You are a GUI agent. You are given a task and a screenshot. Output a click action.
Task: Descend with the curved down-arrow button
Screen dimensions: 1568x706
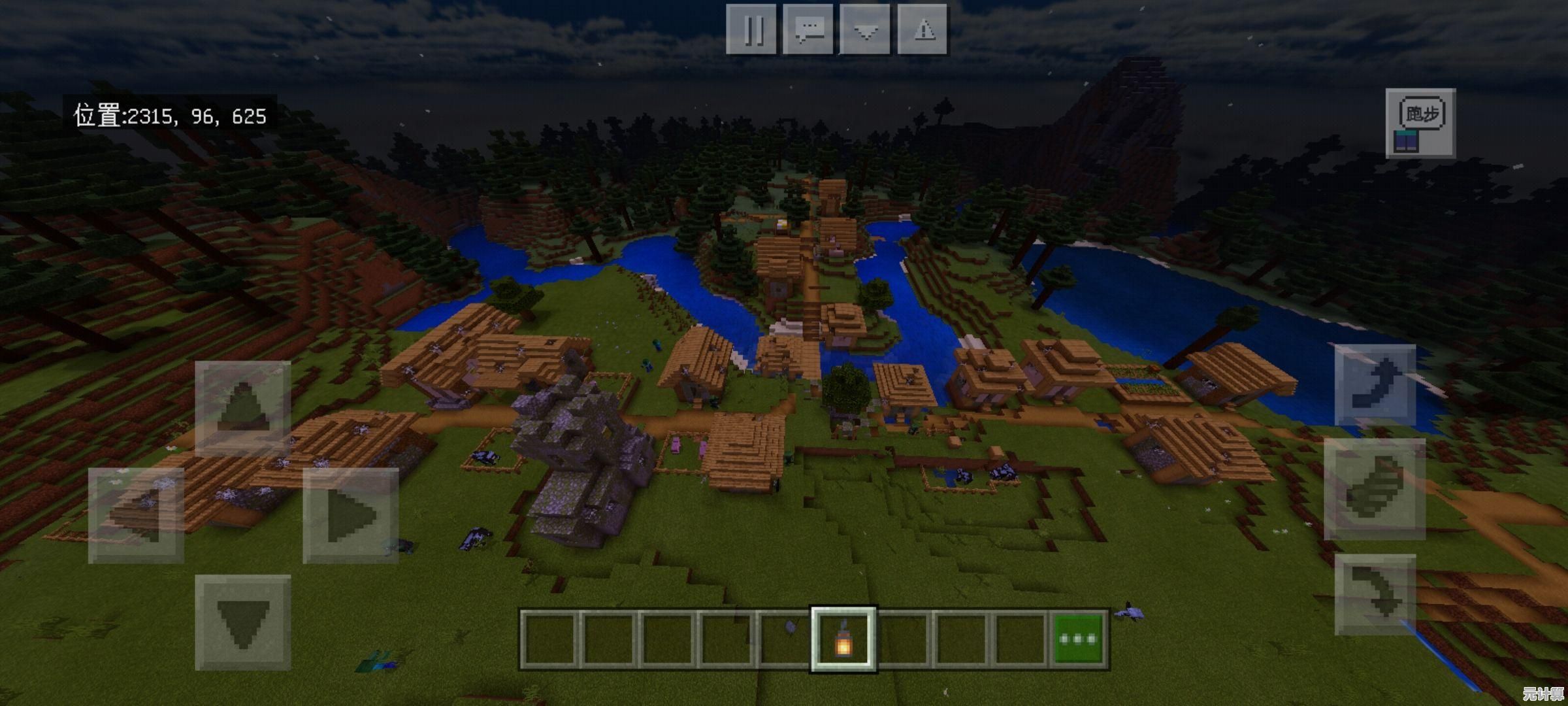point(1375,594)
